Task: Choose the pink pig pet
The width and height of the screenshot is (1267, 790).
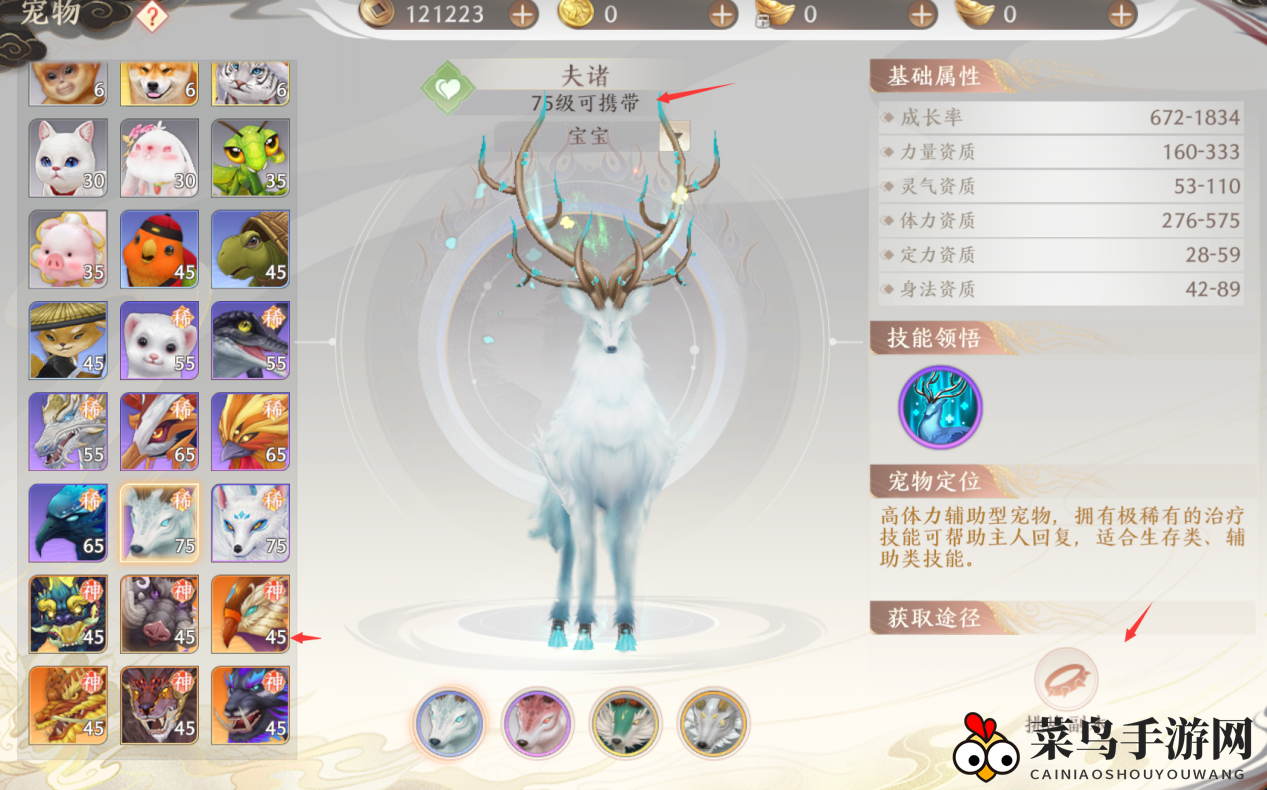Action: [68, 249]
